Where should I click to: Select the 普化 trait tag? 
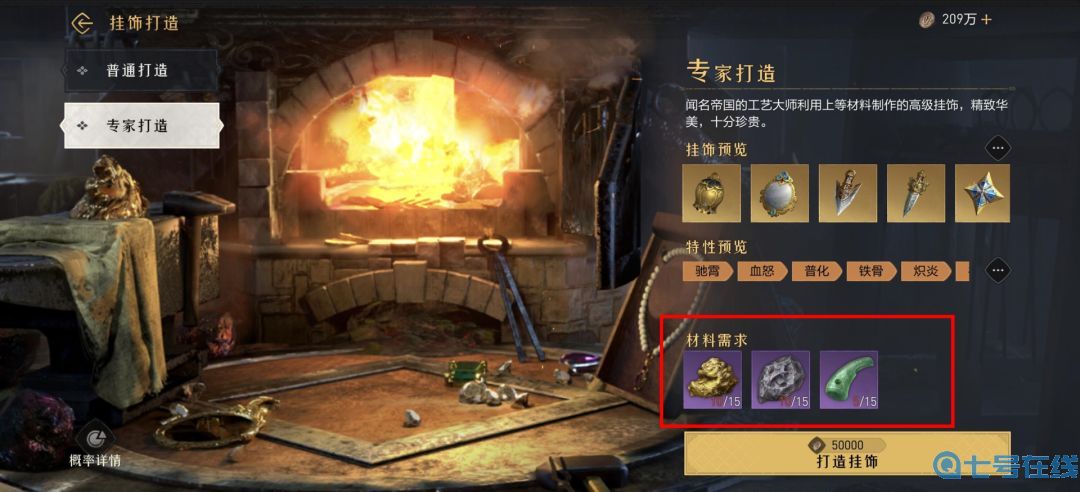pyautogui.click(x=816, y=271)
